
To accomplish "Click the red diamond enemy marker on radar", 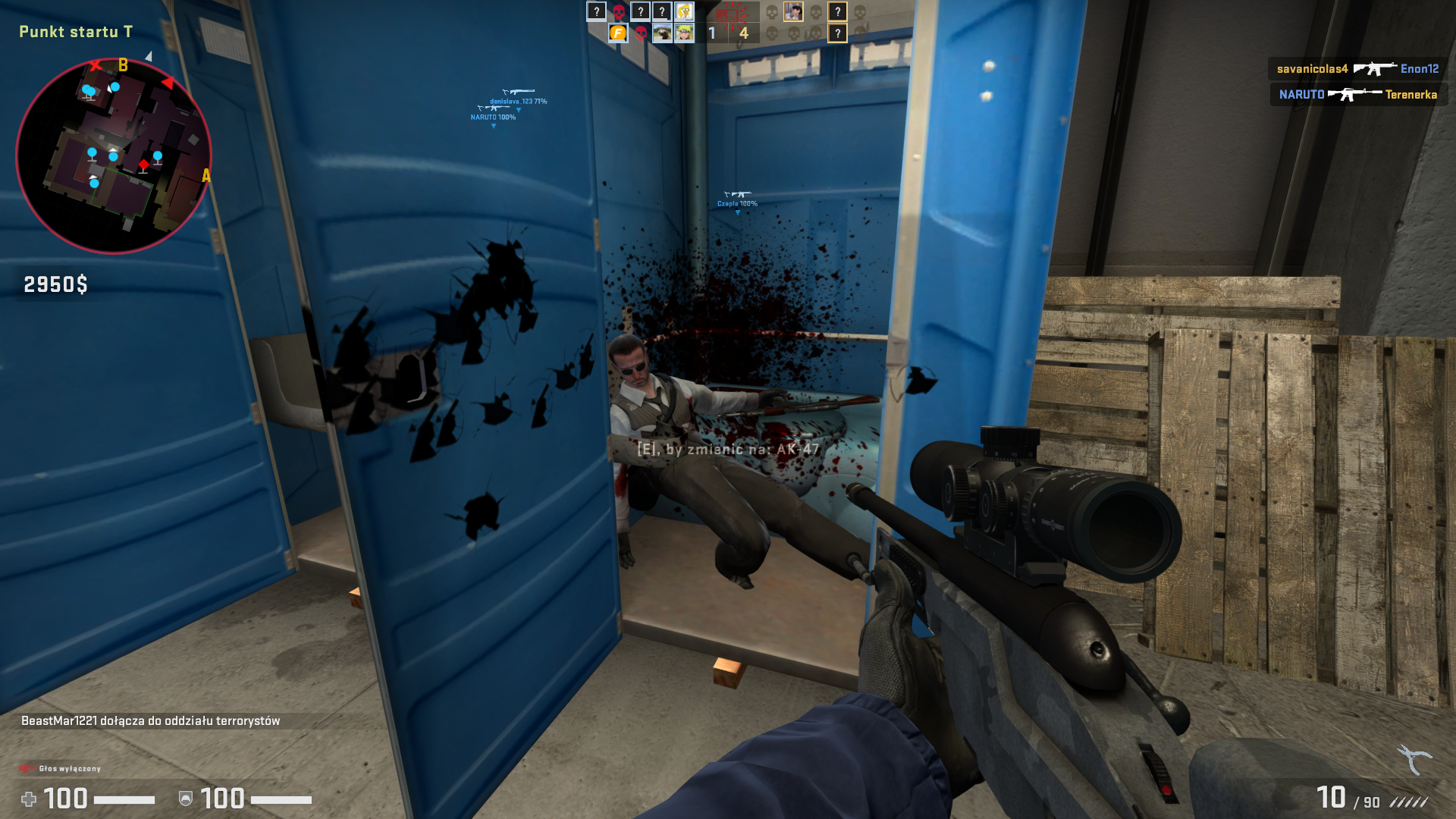I will pos(143,165).
